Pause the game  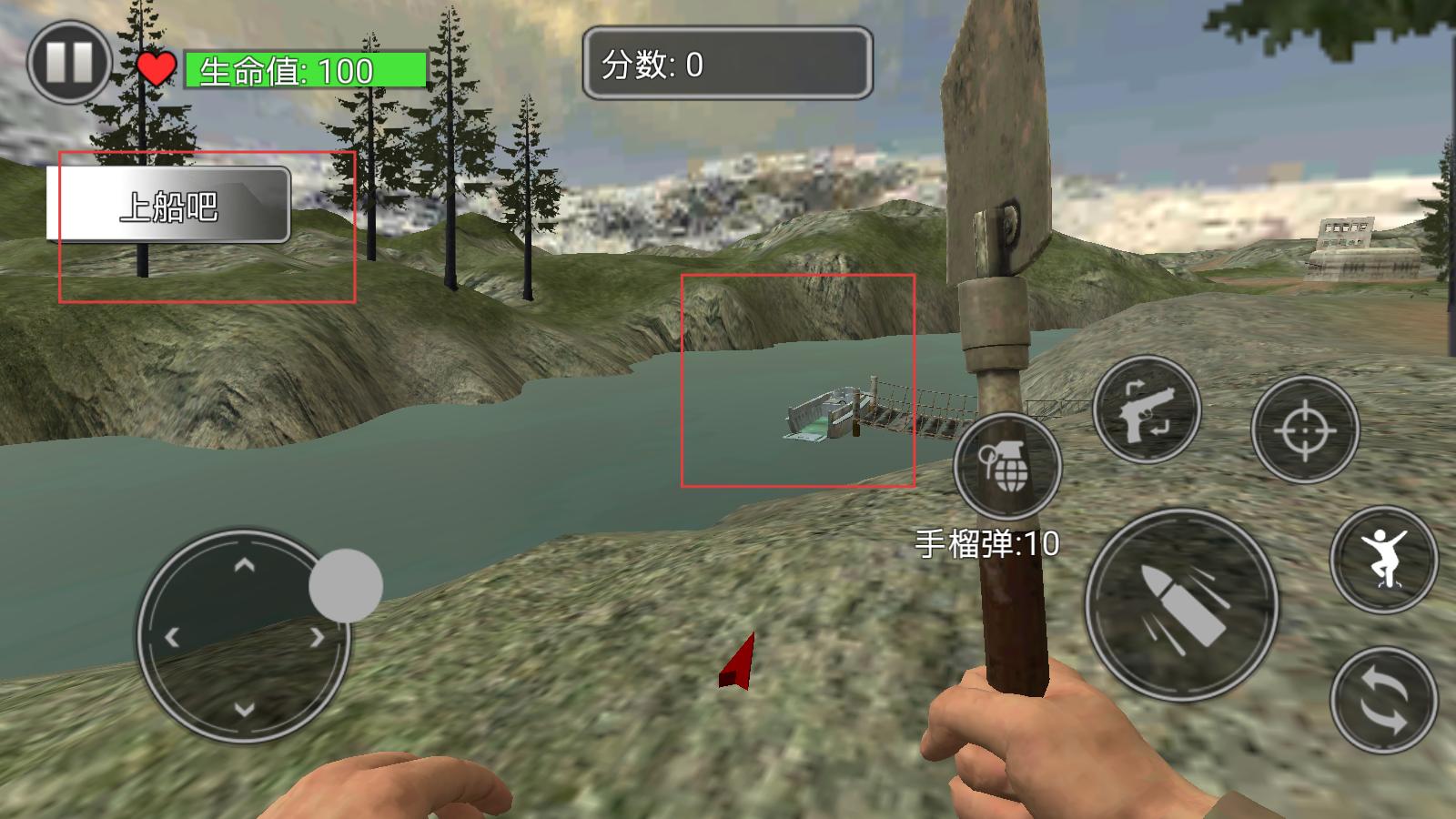pos(69,63)
